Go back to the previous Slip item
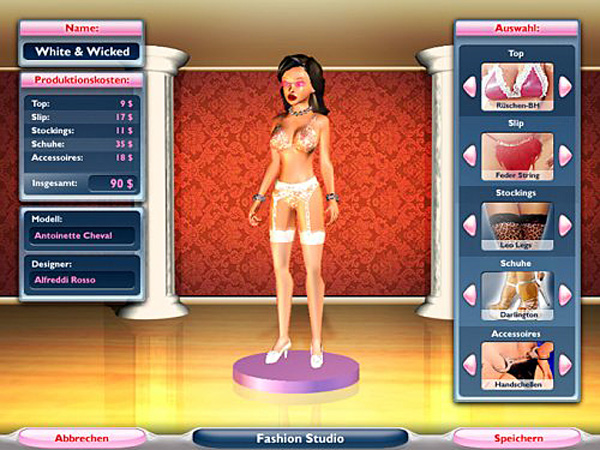This screenshot has width=600, height=450. click(467, 155)
